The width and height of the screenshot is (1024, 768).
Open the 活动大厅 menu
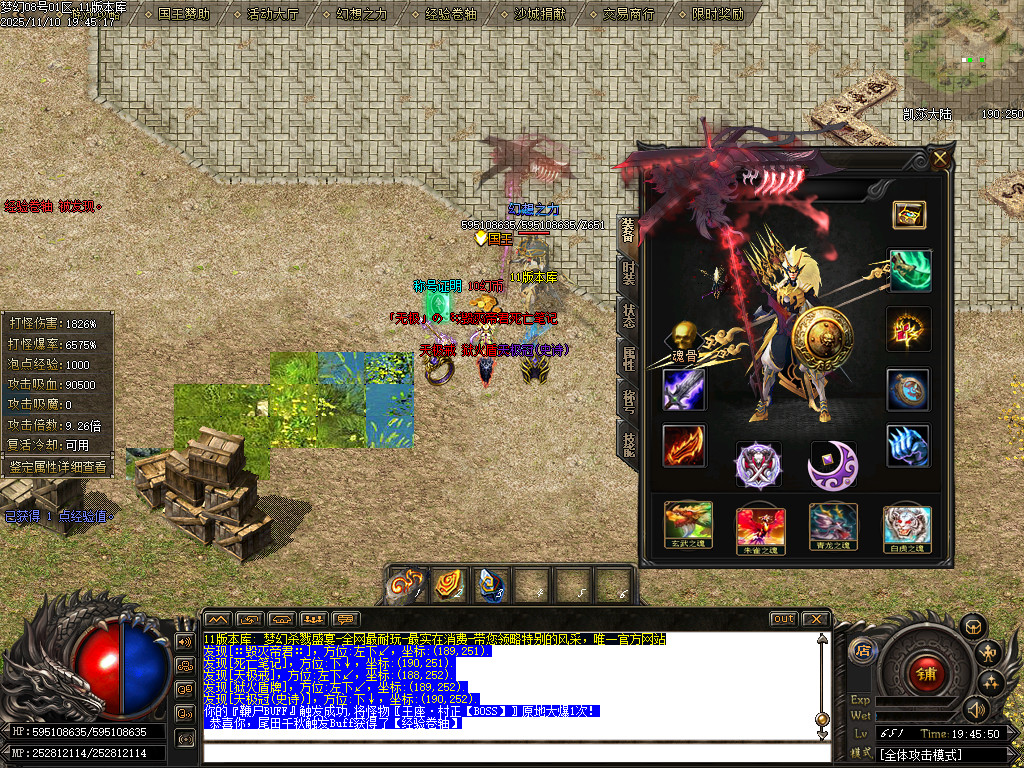coord(272,14)
